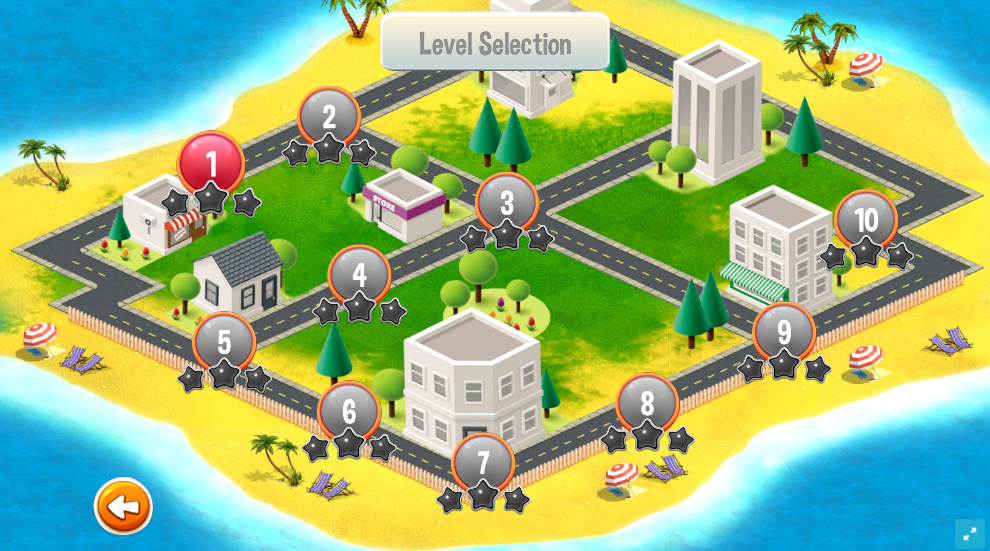Go back with the orange arrow button
Image resolution: width=990 pixels, height=551 pixels.
[123, 507]
